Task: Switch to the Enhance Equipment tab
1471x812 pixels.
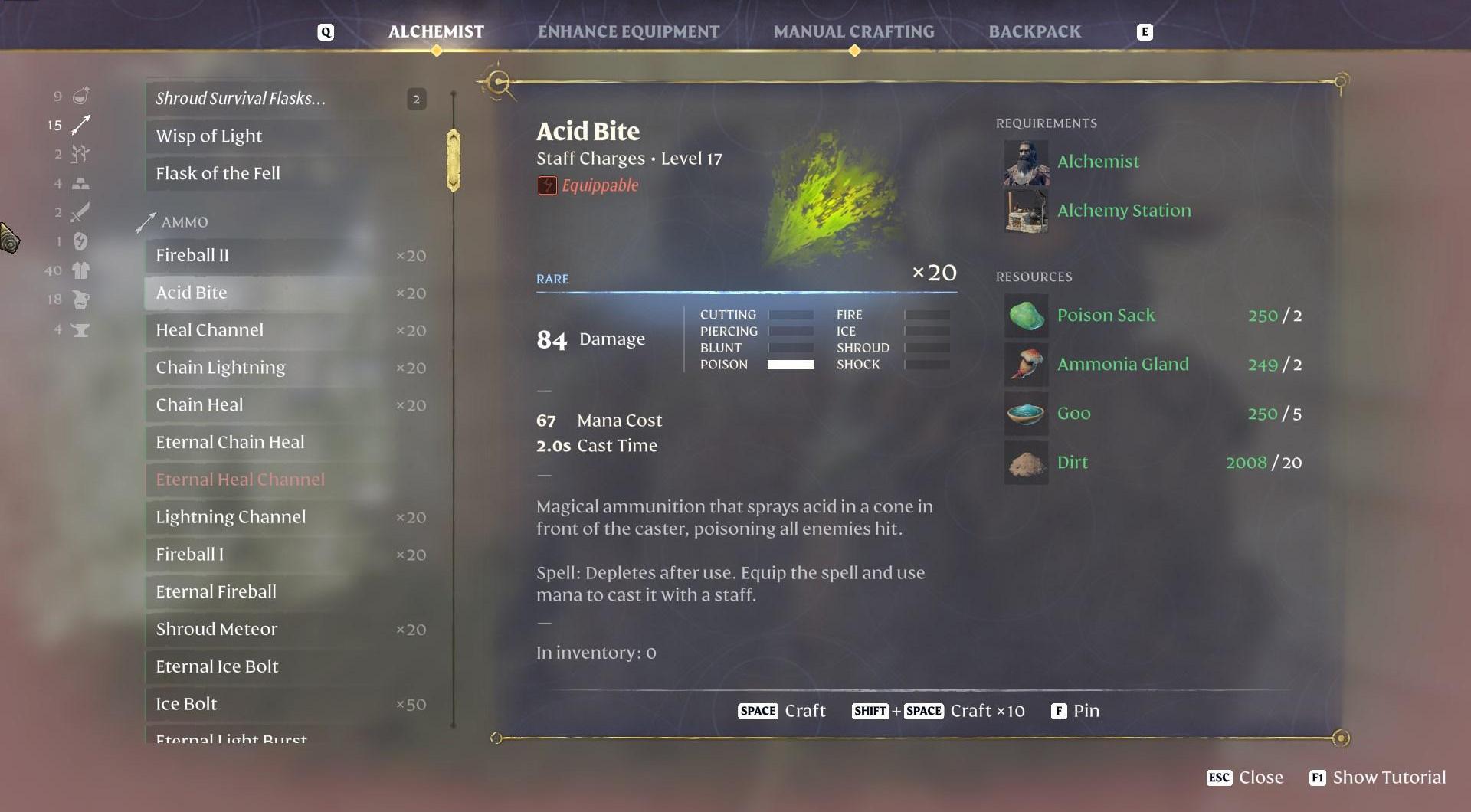Action: point(628,31)
